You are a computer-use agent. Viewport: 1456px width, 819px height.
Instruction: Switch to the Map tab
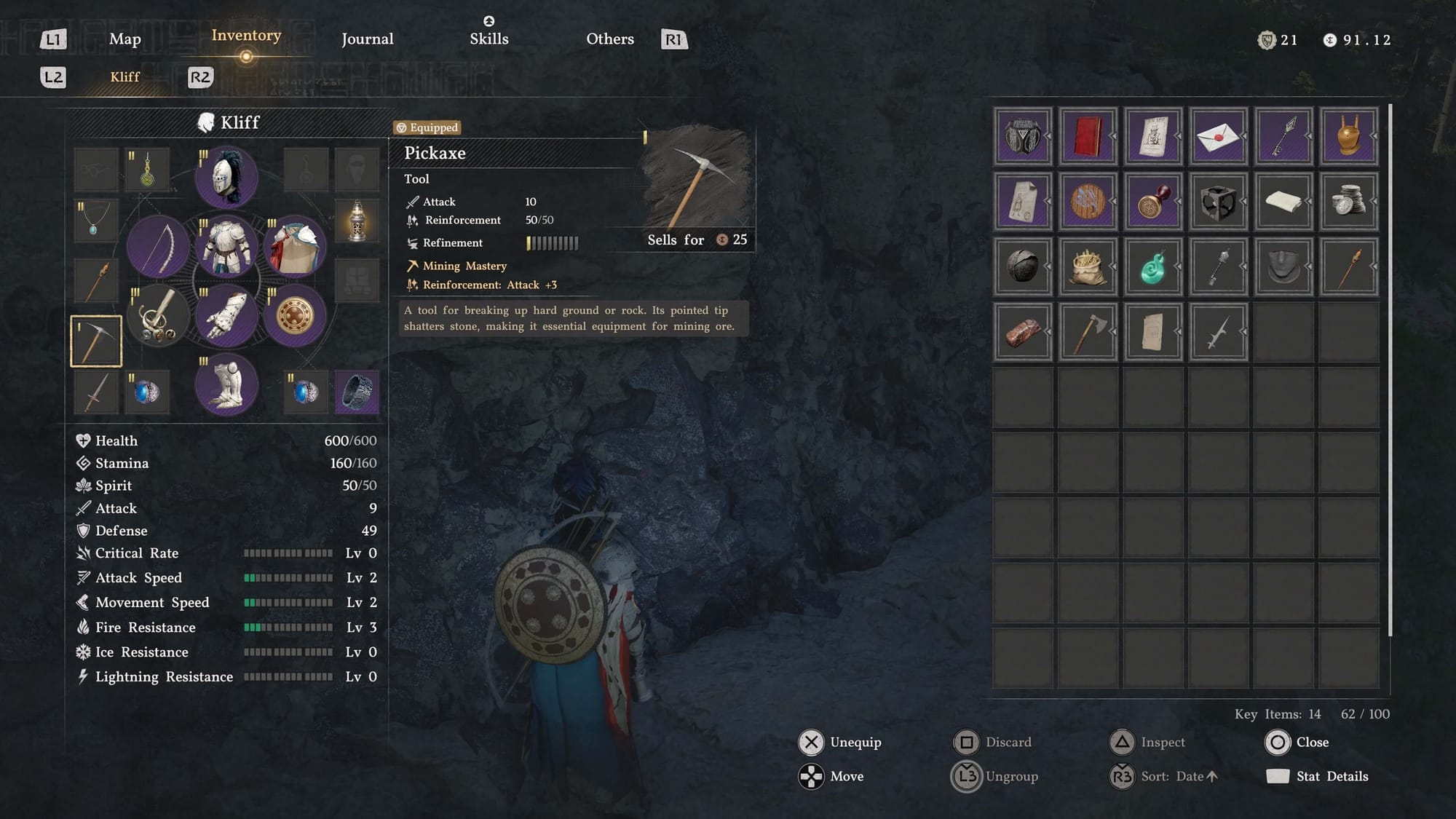[124, 39]
